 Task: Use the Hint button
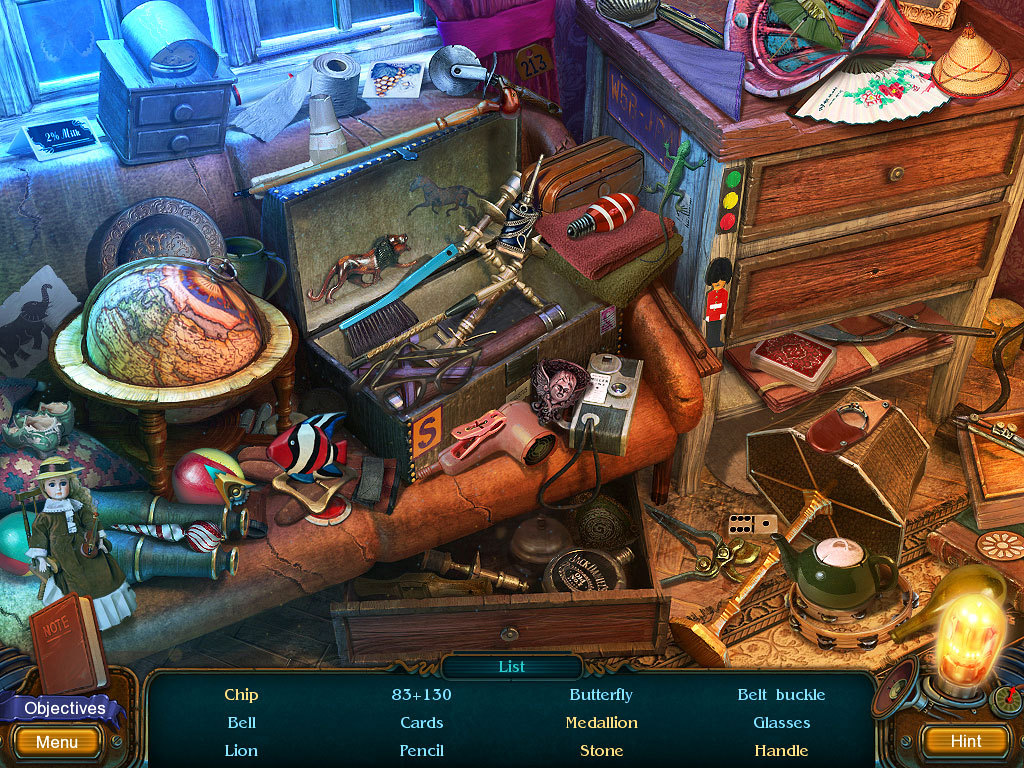pyautogui.click(x=965, y=741)
